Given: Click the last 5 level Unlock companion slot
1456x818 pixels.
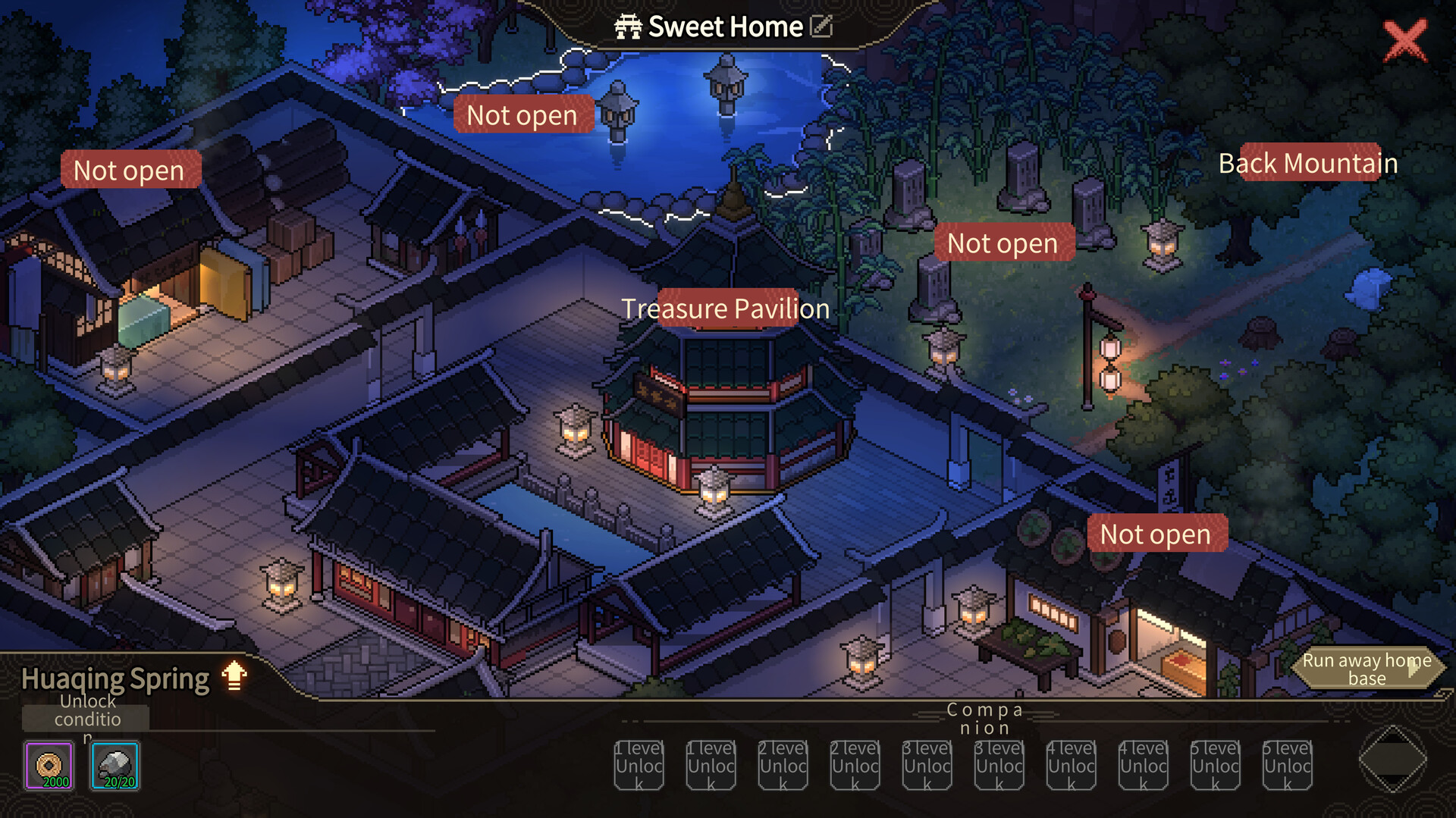Looking at the screenshot, I should point(1287,766).
